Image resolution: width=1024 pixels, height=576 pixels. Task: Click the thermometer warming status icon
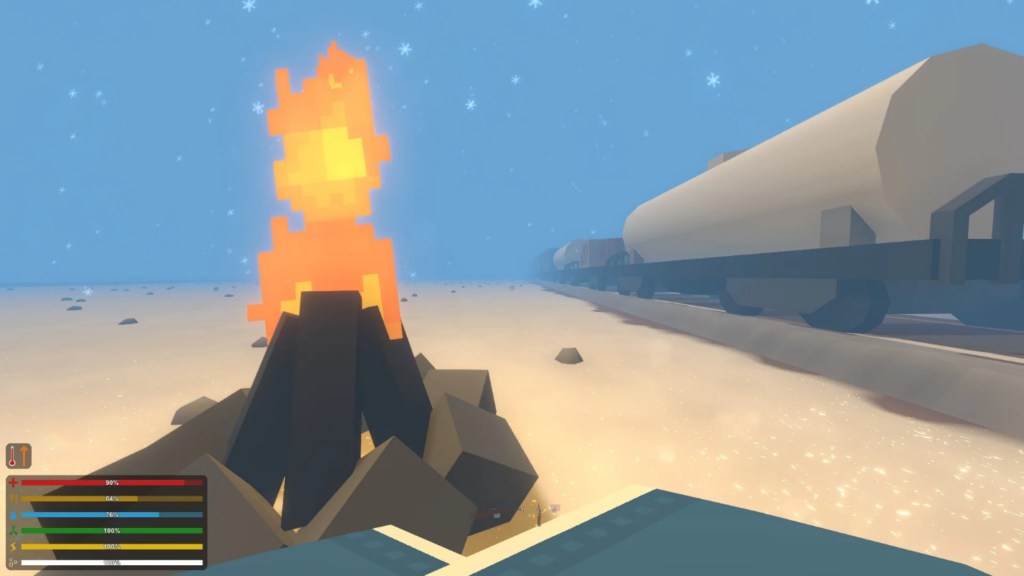[19, 456]
